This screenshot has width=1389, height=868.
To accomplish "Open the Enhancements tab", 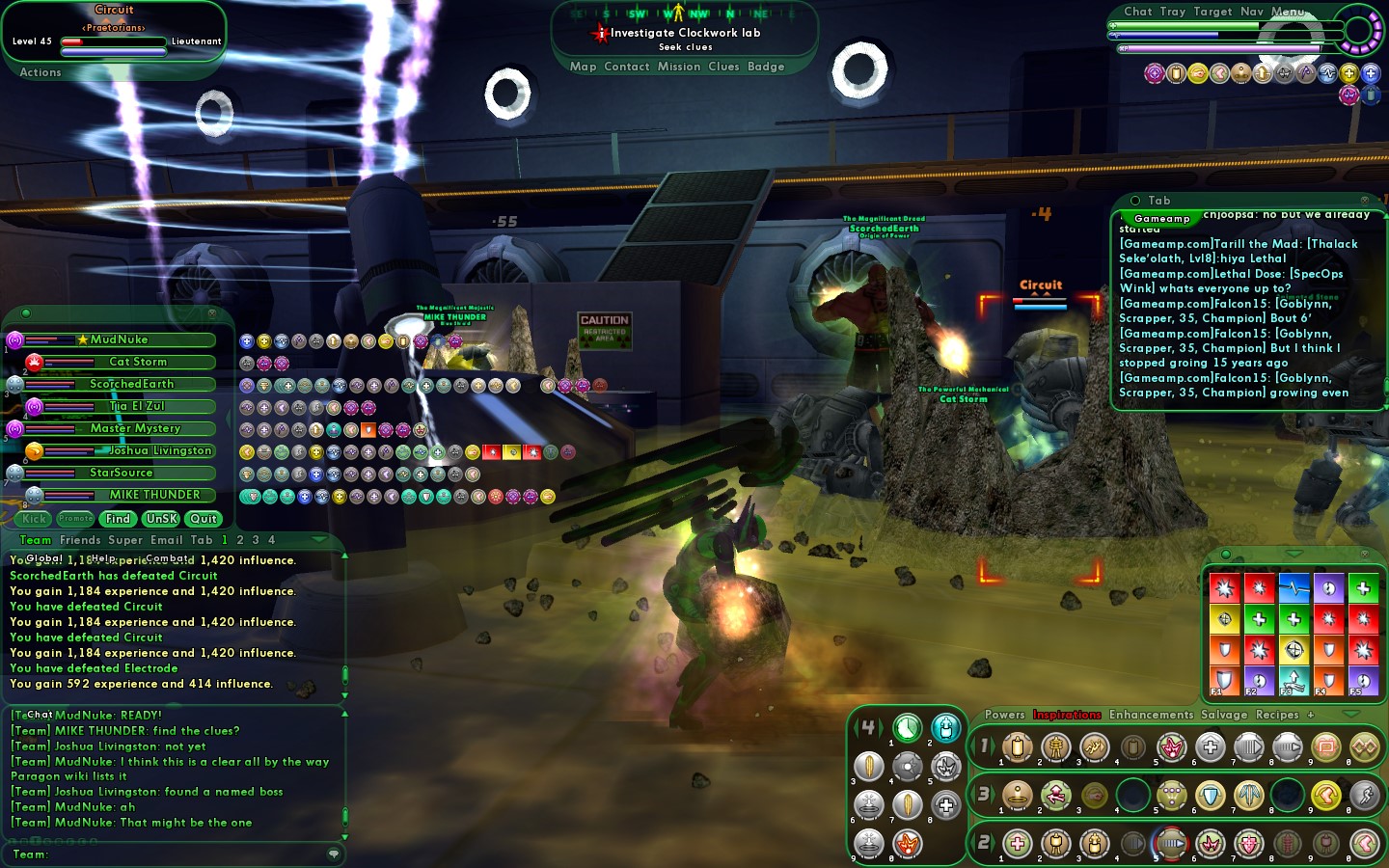I will point(1151,715).
